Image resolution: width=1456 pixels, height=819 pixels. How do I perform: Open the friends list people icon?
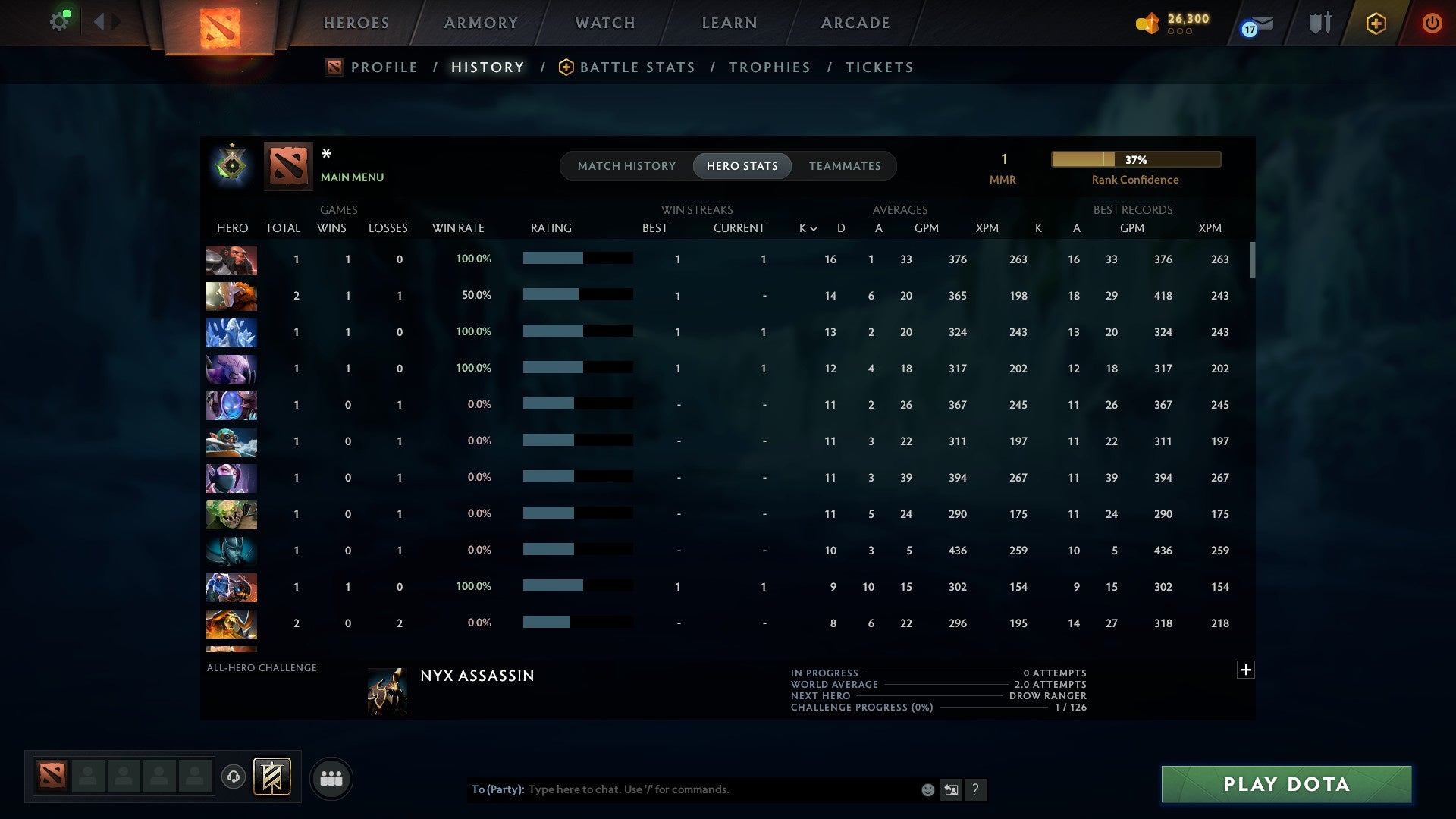click(x=331, y=778)
